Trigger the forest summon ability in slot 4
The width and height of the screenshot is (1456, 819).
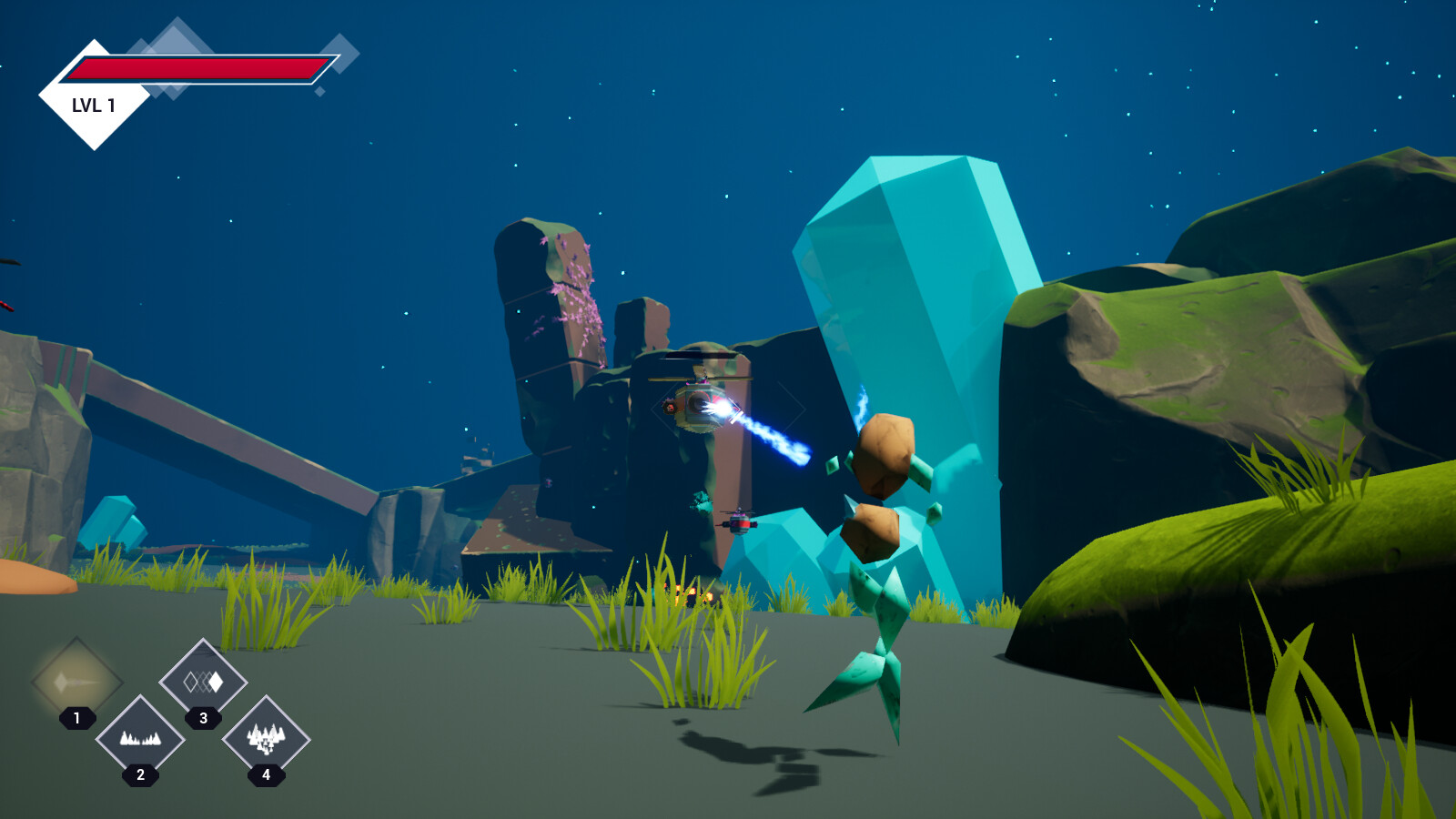tap(266, 739)
